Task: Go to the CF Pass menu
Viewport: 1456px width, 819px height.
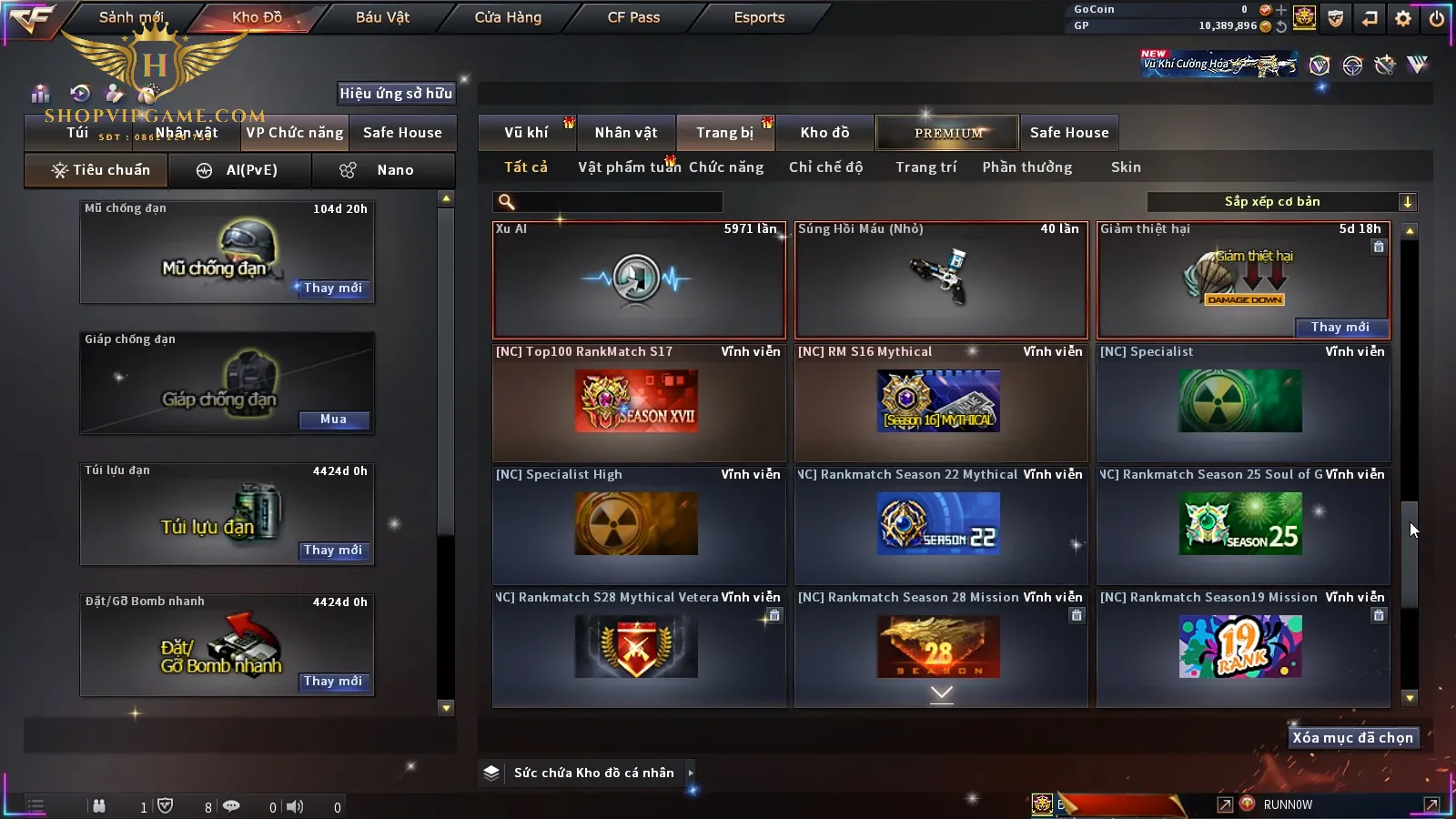Action: [x=633, y=17]
